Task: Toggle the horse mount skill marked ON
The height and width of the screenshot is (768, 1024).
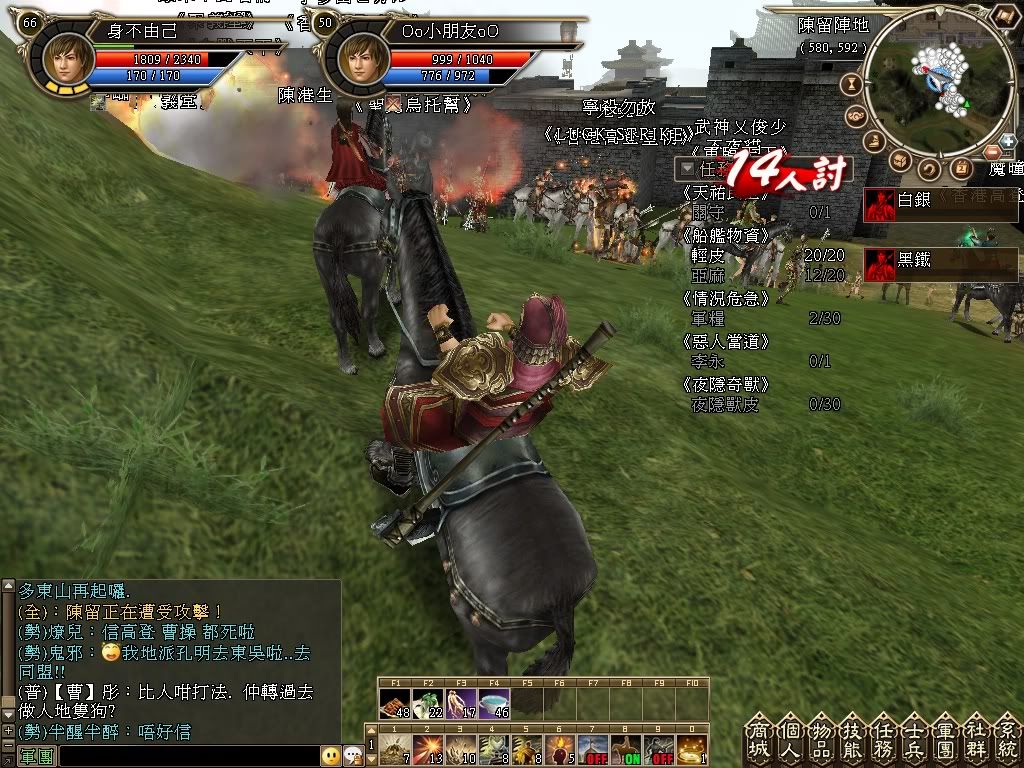Action: 627,749
